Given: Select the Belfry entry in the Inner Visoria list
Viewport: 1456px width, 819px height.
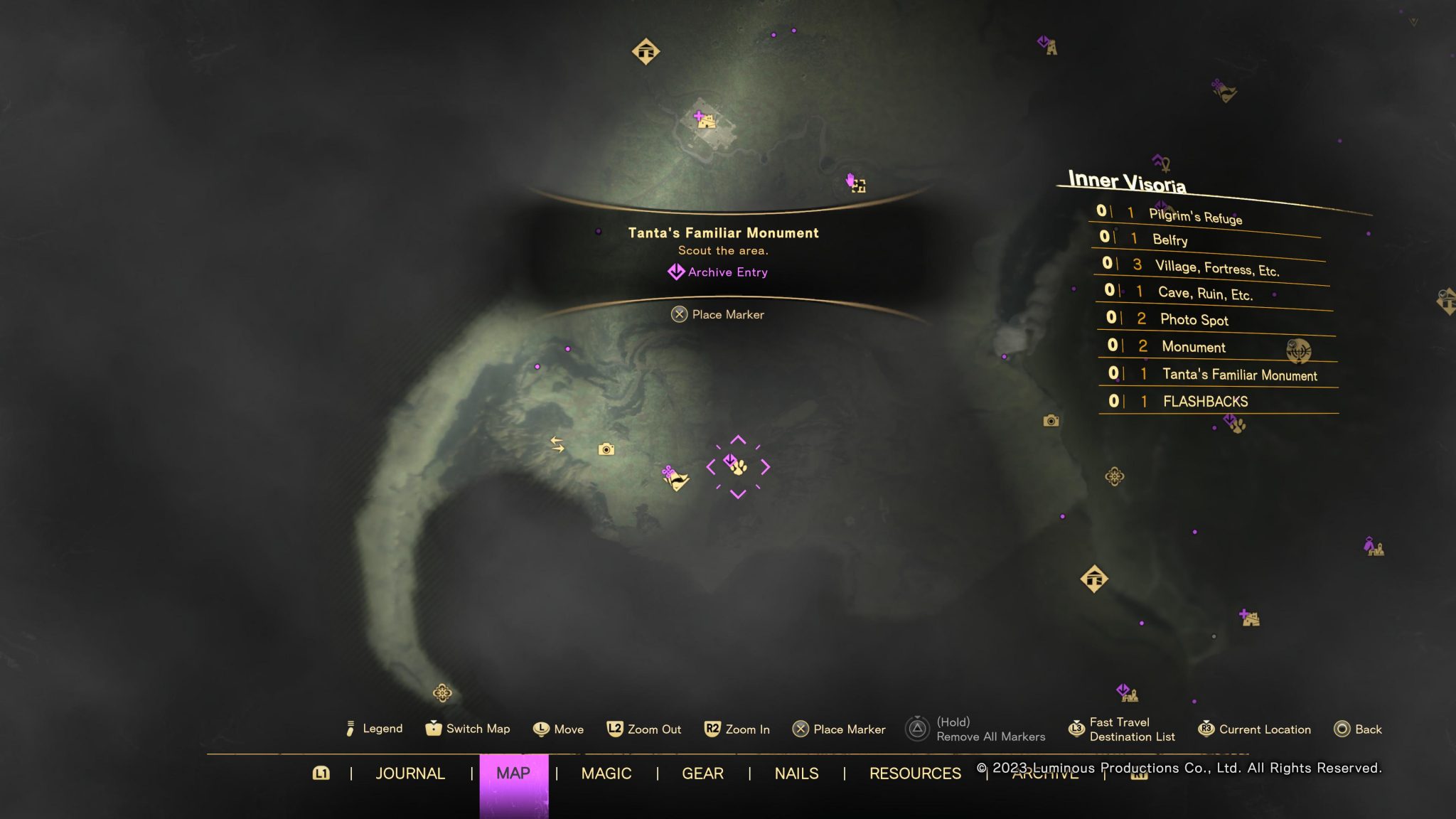Looking at the screenshot, I should 1172,240.
